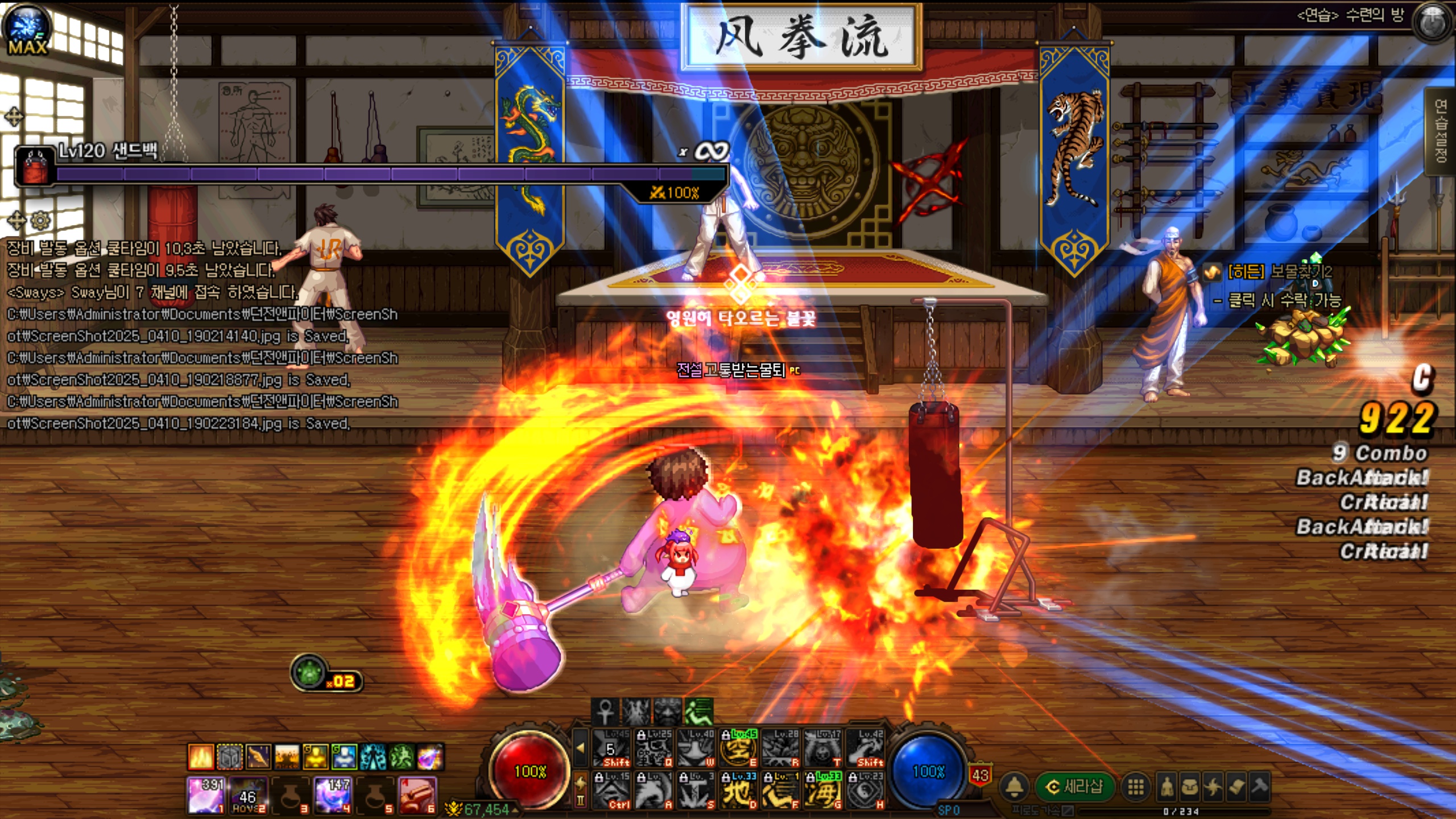Open the 세라샵 cash shop

tap(1074, 787)
